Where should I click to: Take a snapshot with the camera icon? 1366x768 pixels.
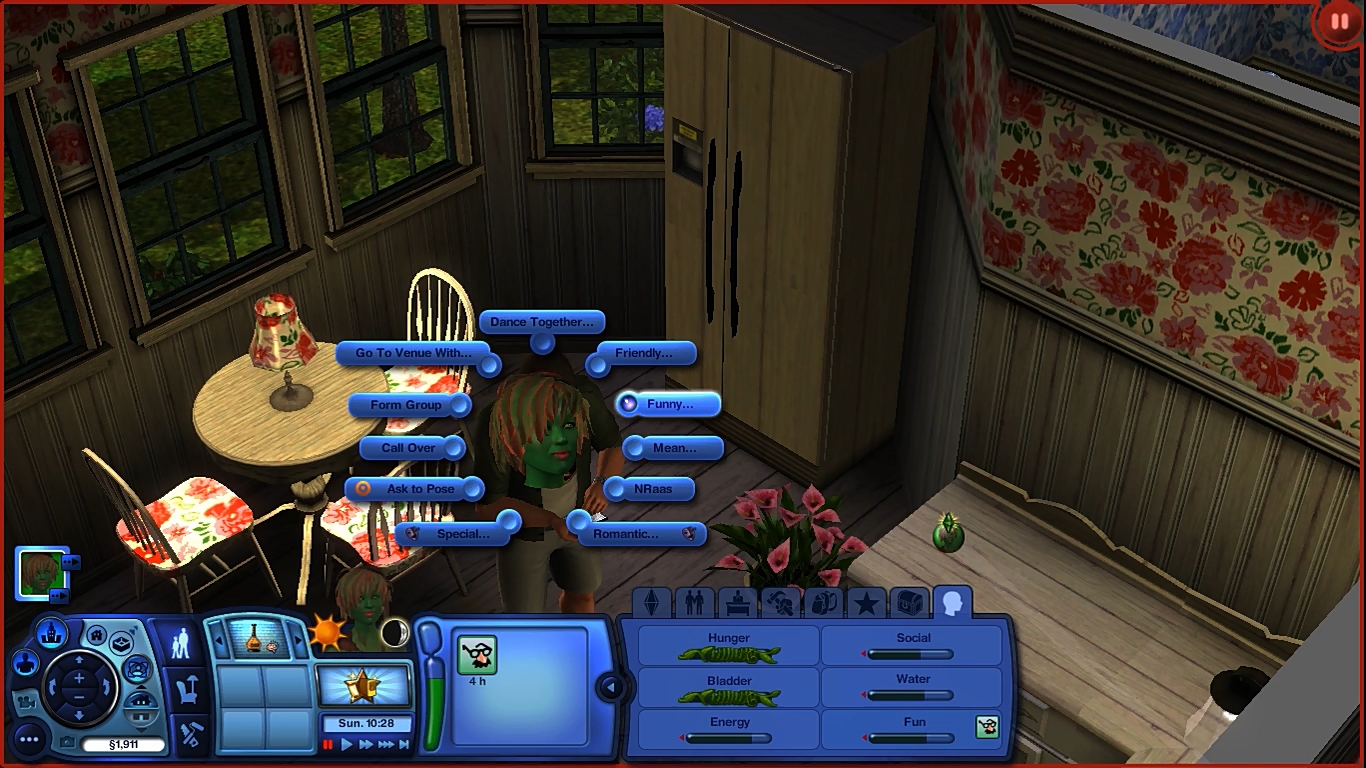(68, 742)
